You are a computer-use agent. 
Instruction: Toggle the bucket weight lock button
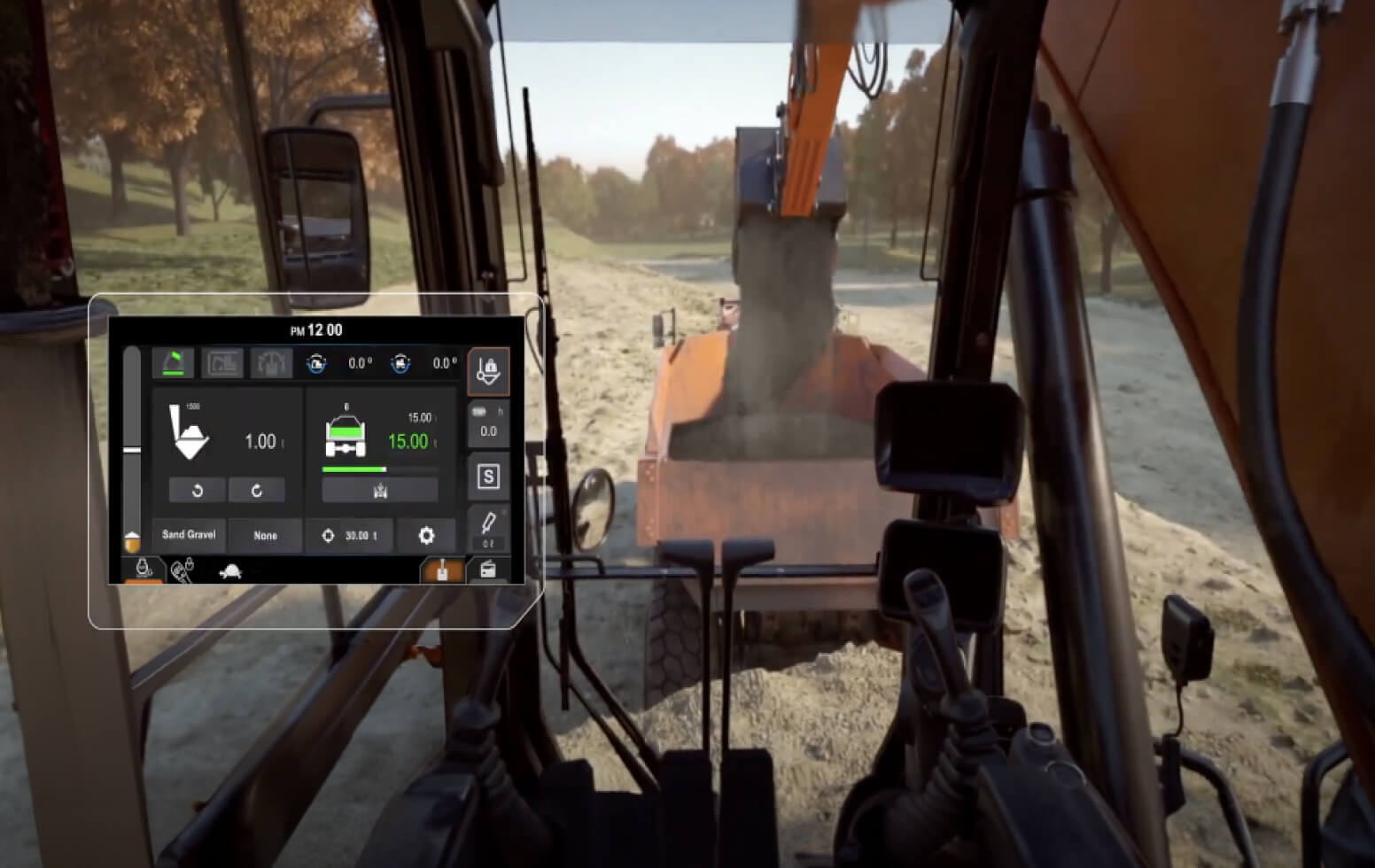coord(488,370)
